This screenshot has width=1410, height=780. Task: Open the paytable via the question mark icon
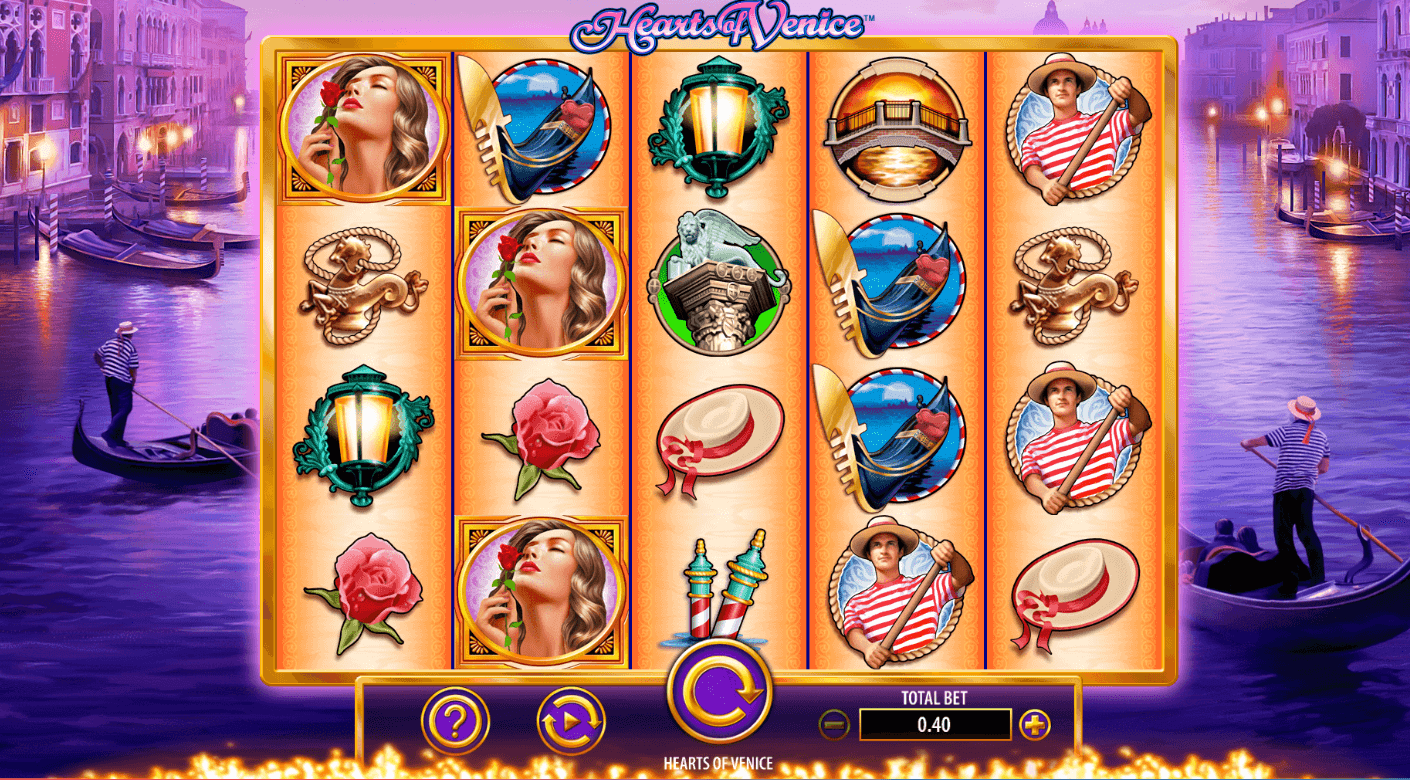pyautogui.click(x=455, y=718)
